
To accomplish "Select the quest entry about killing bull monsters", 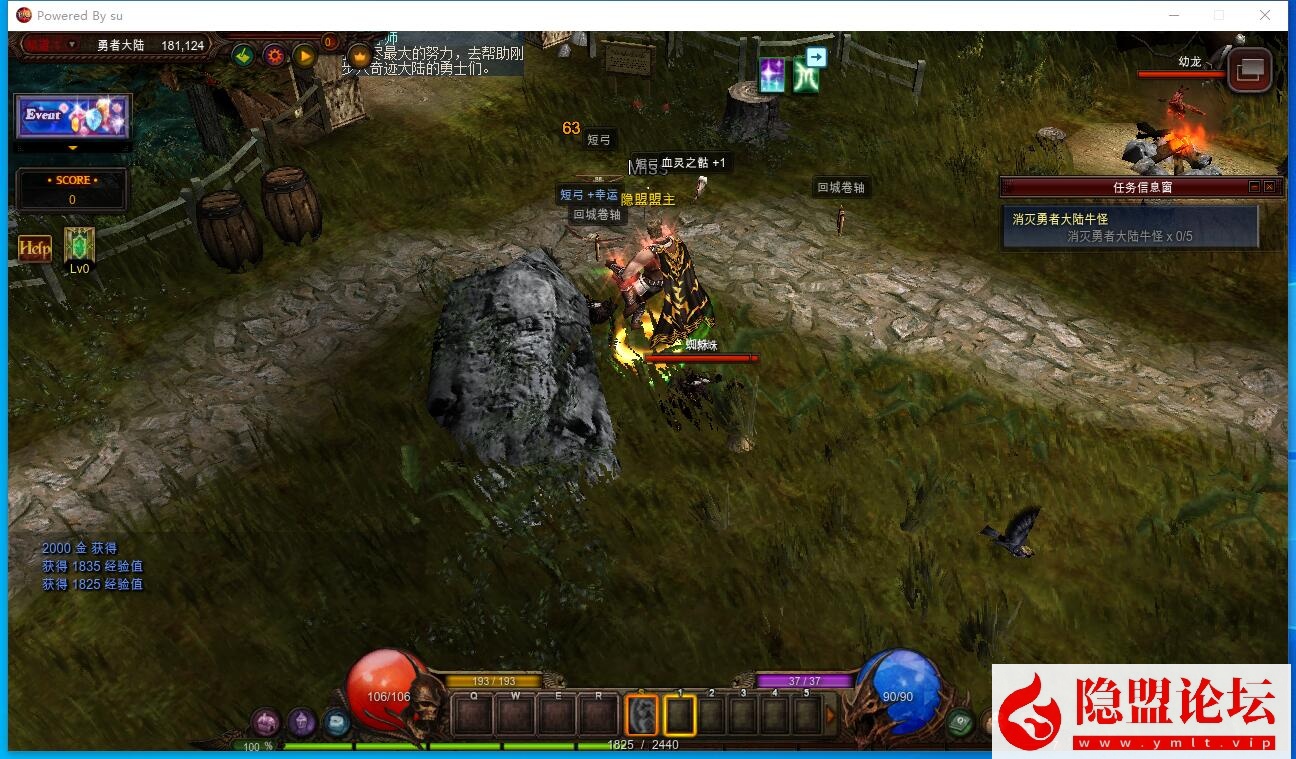I will (1129, 227).
